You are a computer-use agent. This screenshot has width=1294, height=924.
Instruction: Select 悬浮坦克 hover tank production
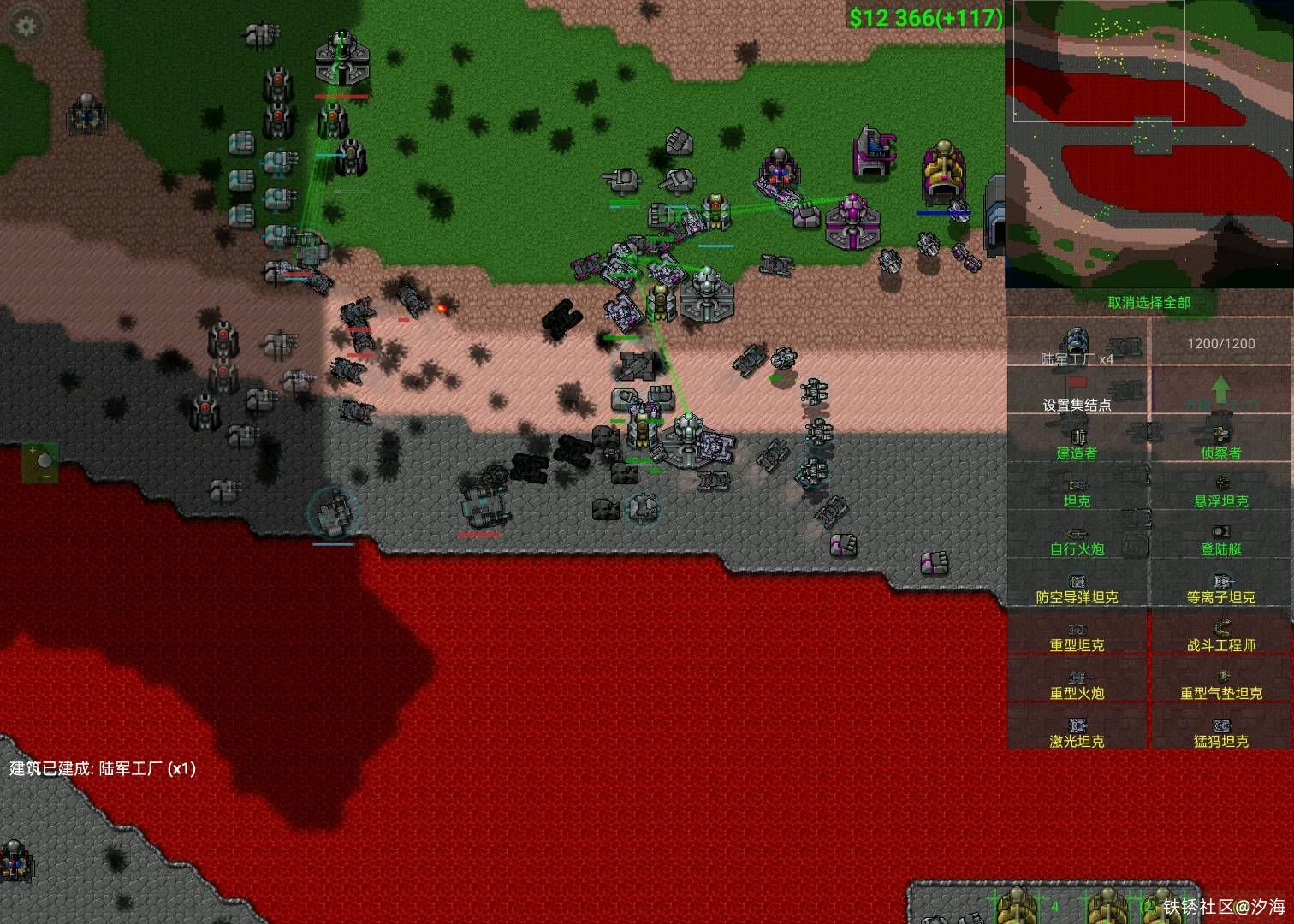[1220, 490]
